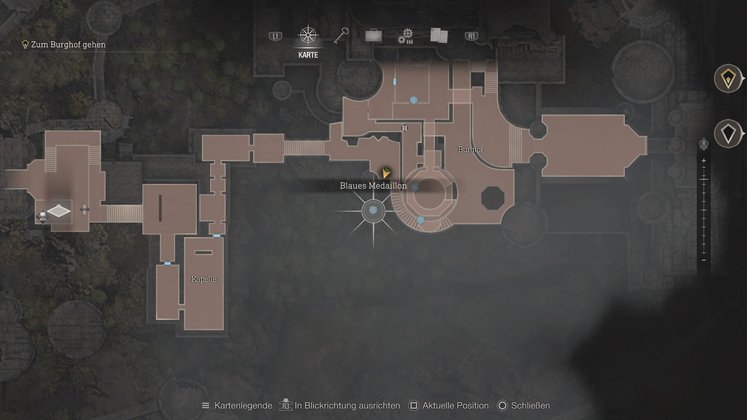Click the yellow player position arrow
Image resolution: width=747 pixels, height=420 pixels.
click(386, 173)
